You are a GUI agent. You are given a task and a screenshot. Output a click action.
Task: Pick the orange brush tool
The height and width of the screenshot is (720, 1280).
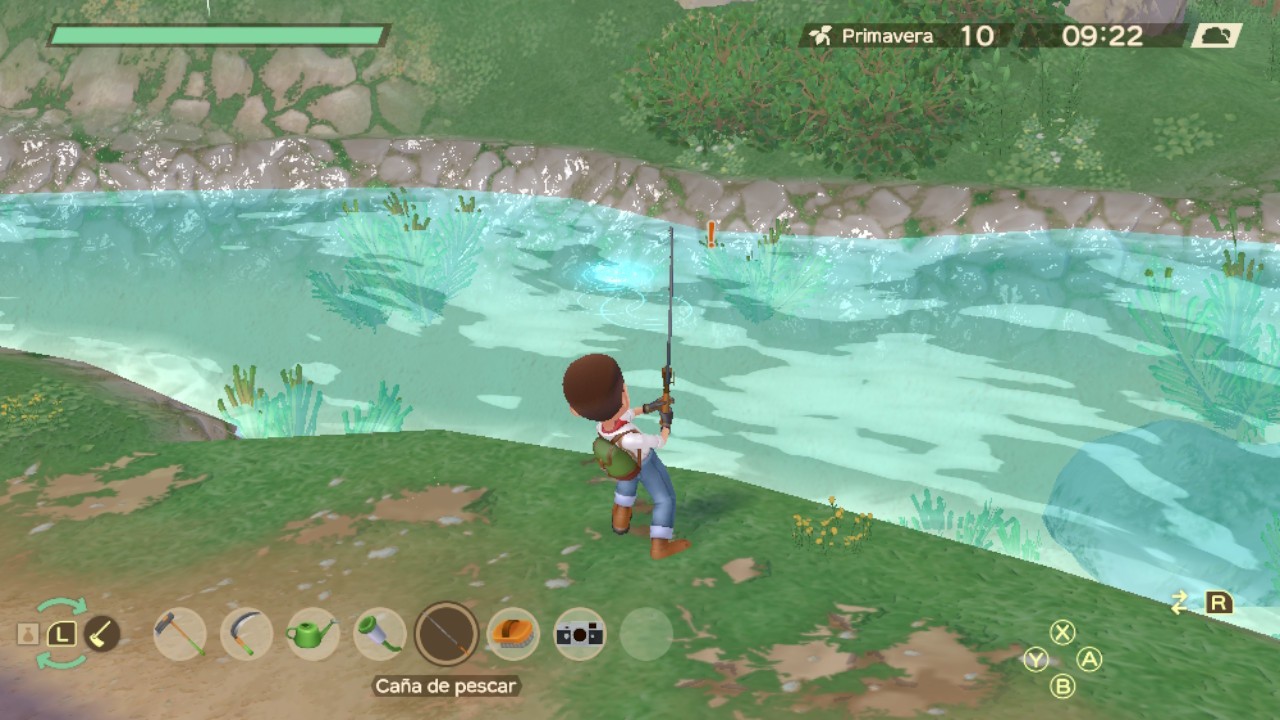coord(514,634)
